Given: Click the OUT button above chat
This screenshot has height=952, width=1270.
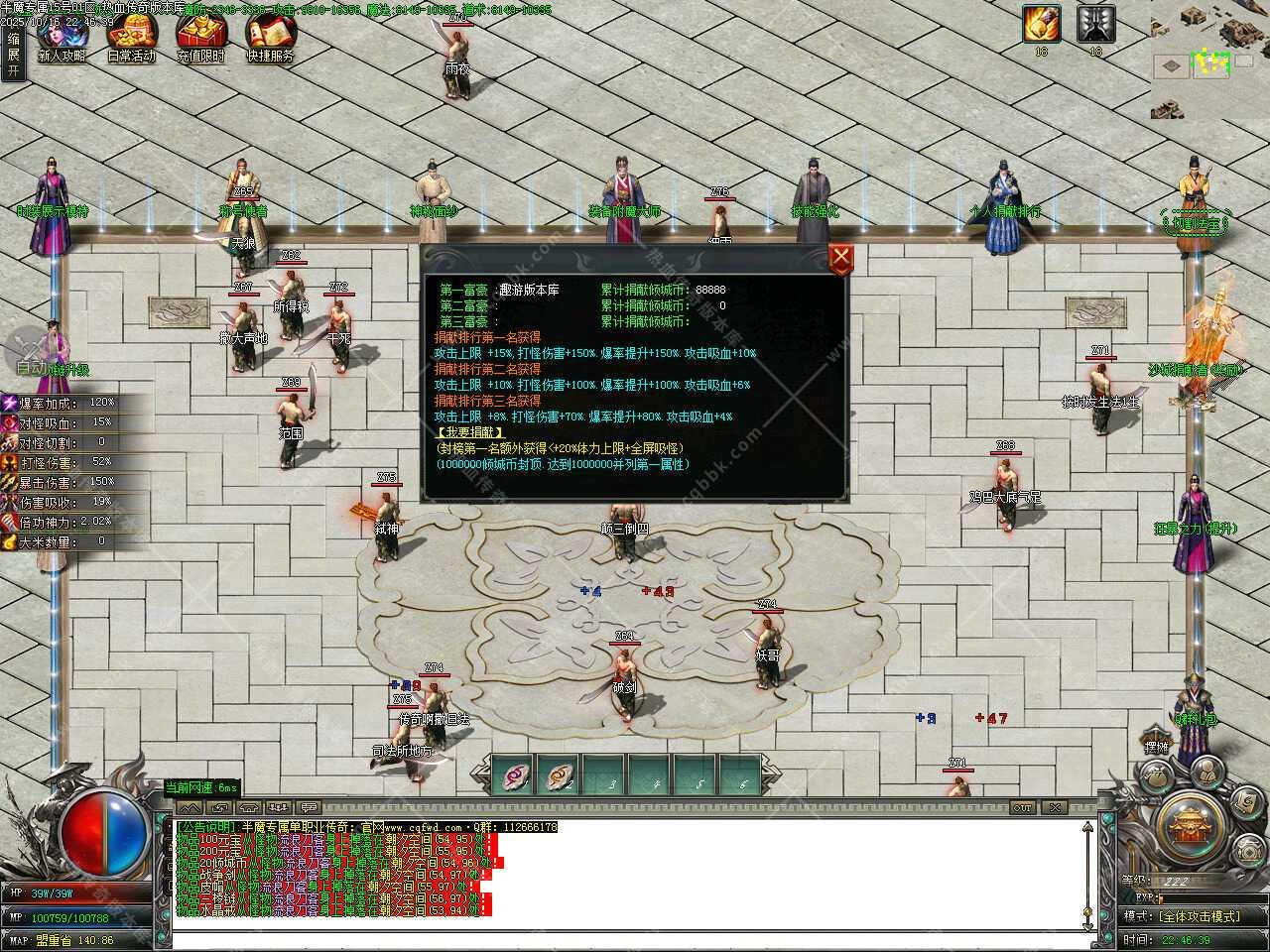Looking at the screenshot, I should (x=1022, y=807).
